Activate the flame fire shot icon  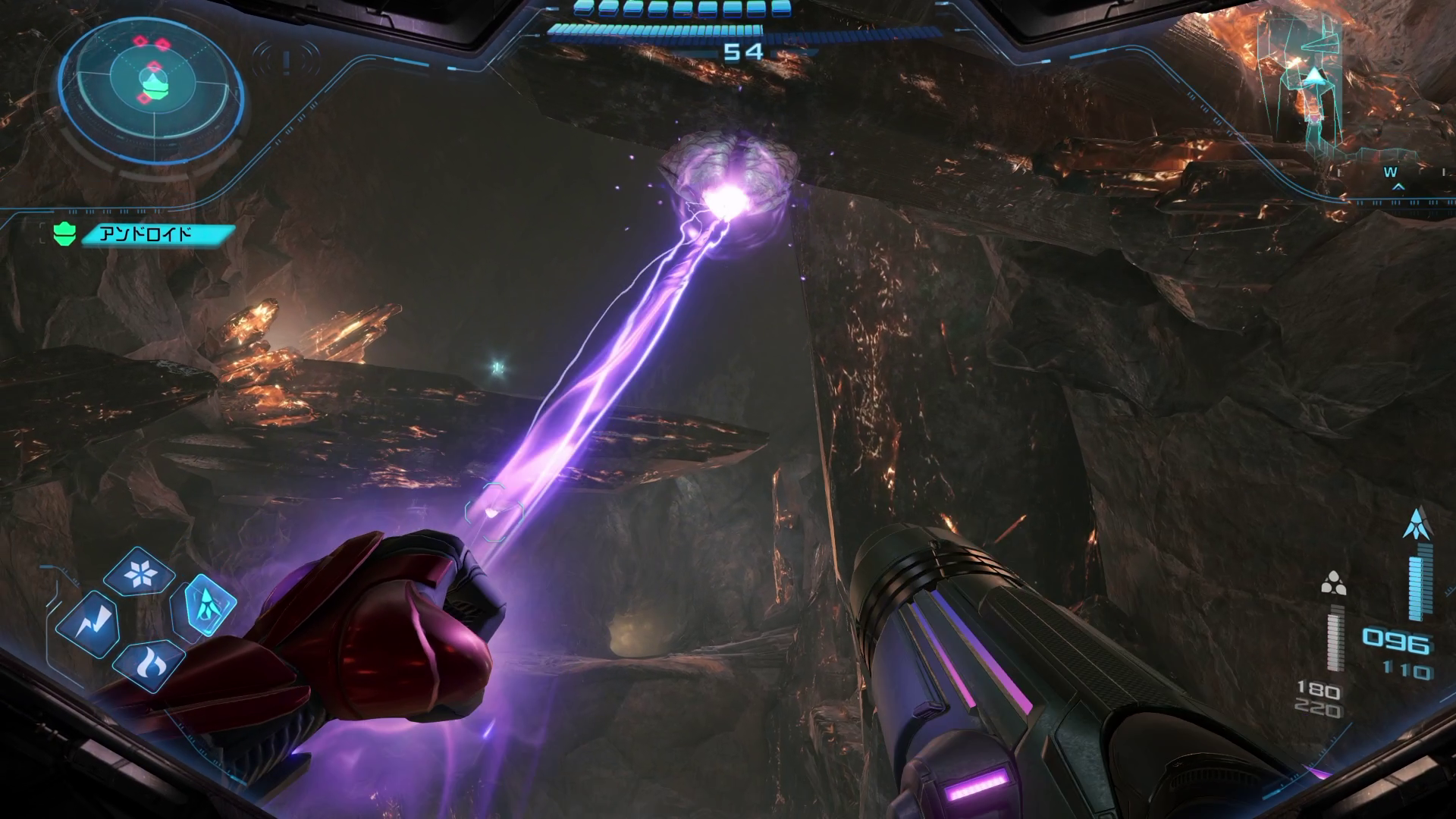point(148,664)
